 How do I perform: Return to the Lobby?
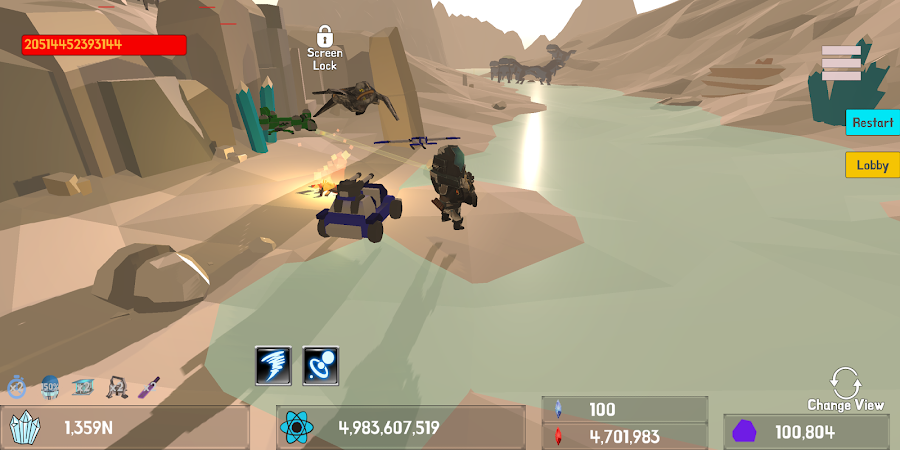872,165
